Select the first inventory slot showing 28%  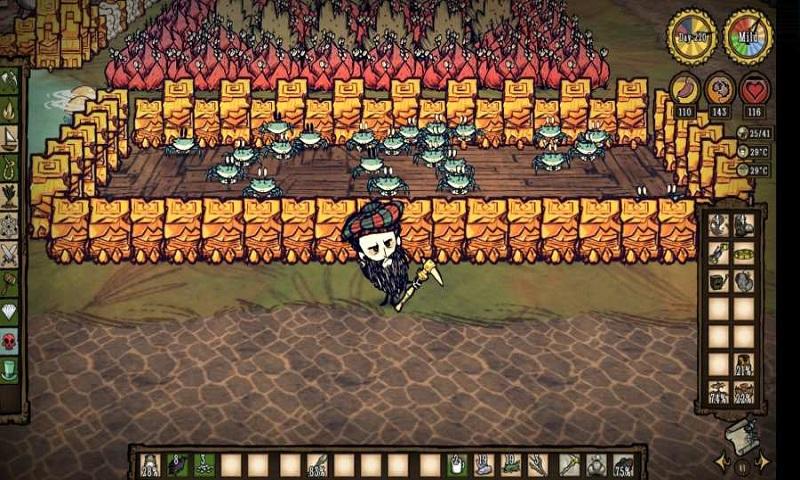[x=150, y=465]
